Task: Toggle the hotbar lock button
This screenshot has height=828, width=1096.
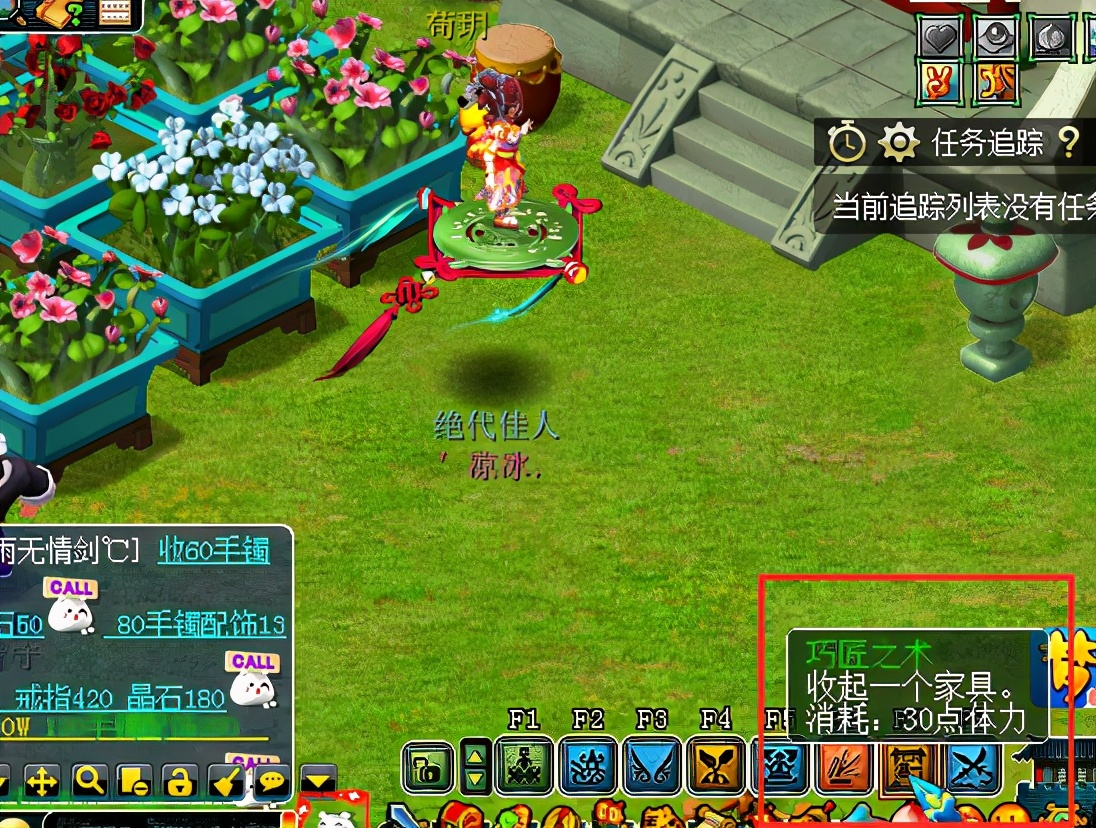Action: pos(428,768)
